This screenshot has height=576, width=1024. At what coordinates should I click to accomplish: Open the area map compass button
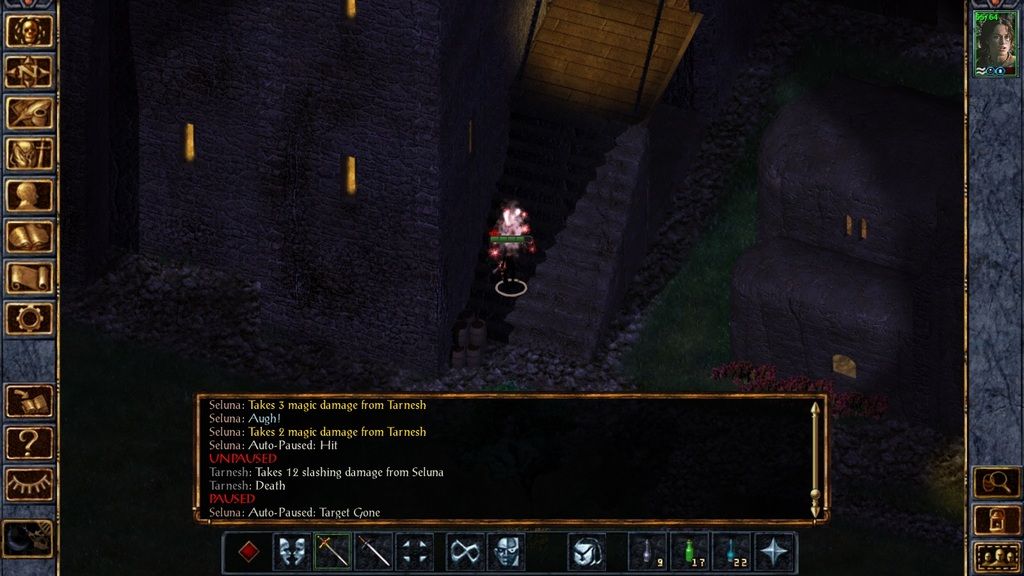pyautogui.click(x=29, y=72)
